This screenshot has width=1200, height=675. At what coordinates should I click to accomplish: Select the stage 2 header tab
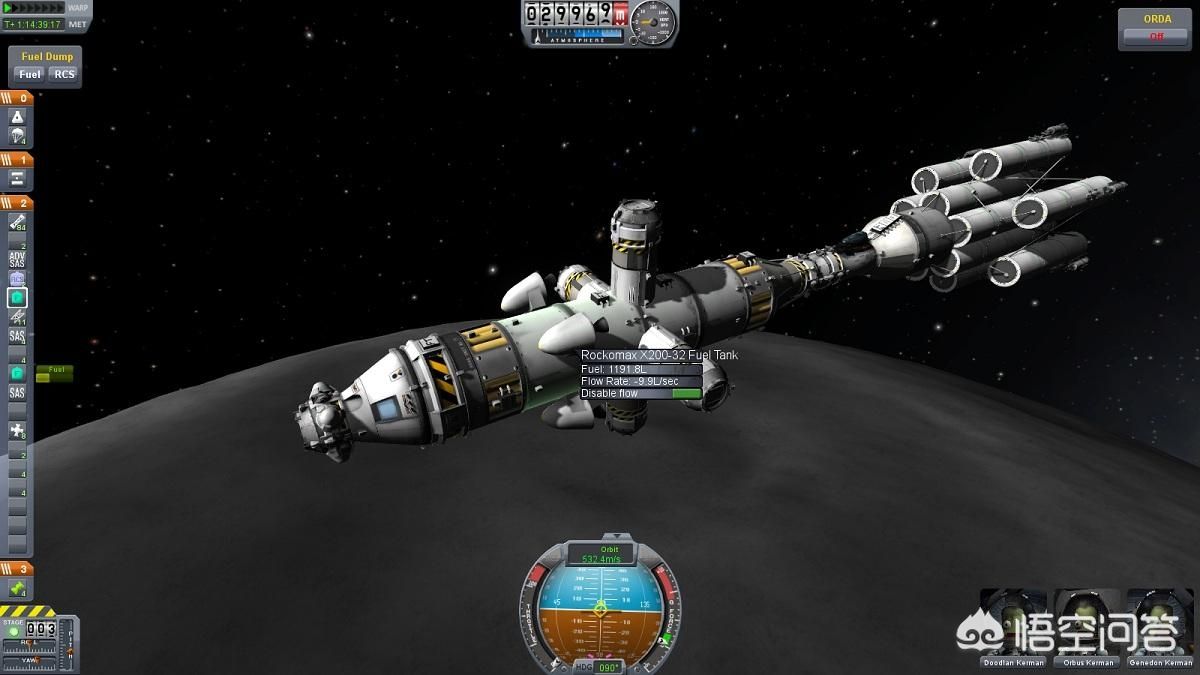[x=17, y=203]
